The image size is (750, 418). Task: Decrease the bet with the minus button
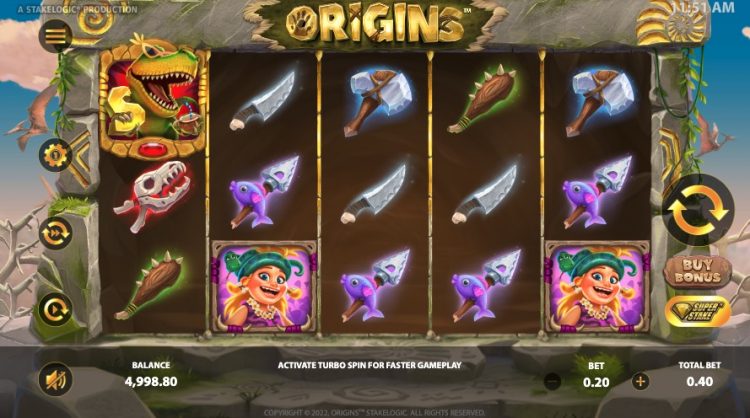click(552, 380)
